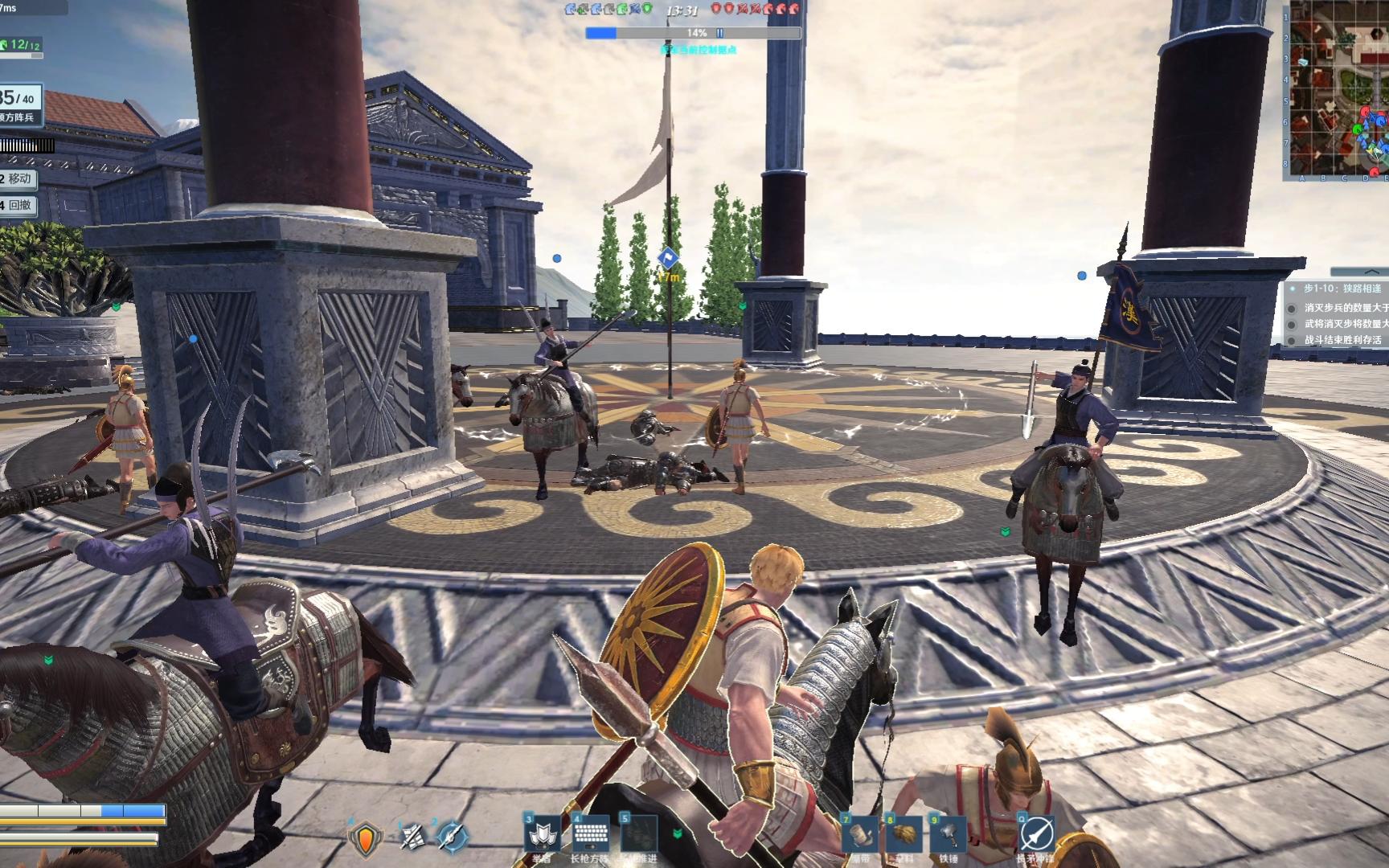Screen dimensions: 1389x868
Task: Activate the crossed-blade skill in slot 1
Action: coord(413,837)
